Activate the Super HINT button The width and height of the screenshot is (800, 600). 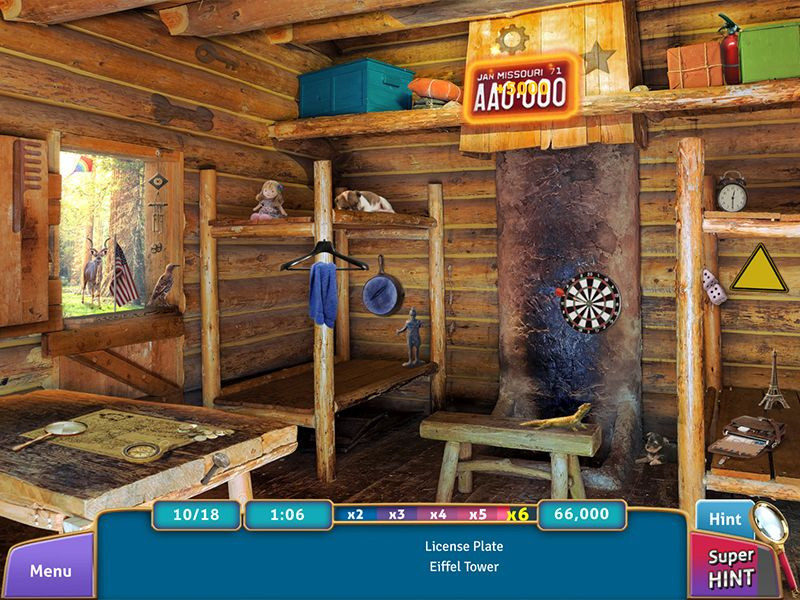pyautogui.click(x=732, y=567)
